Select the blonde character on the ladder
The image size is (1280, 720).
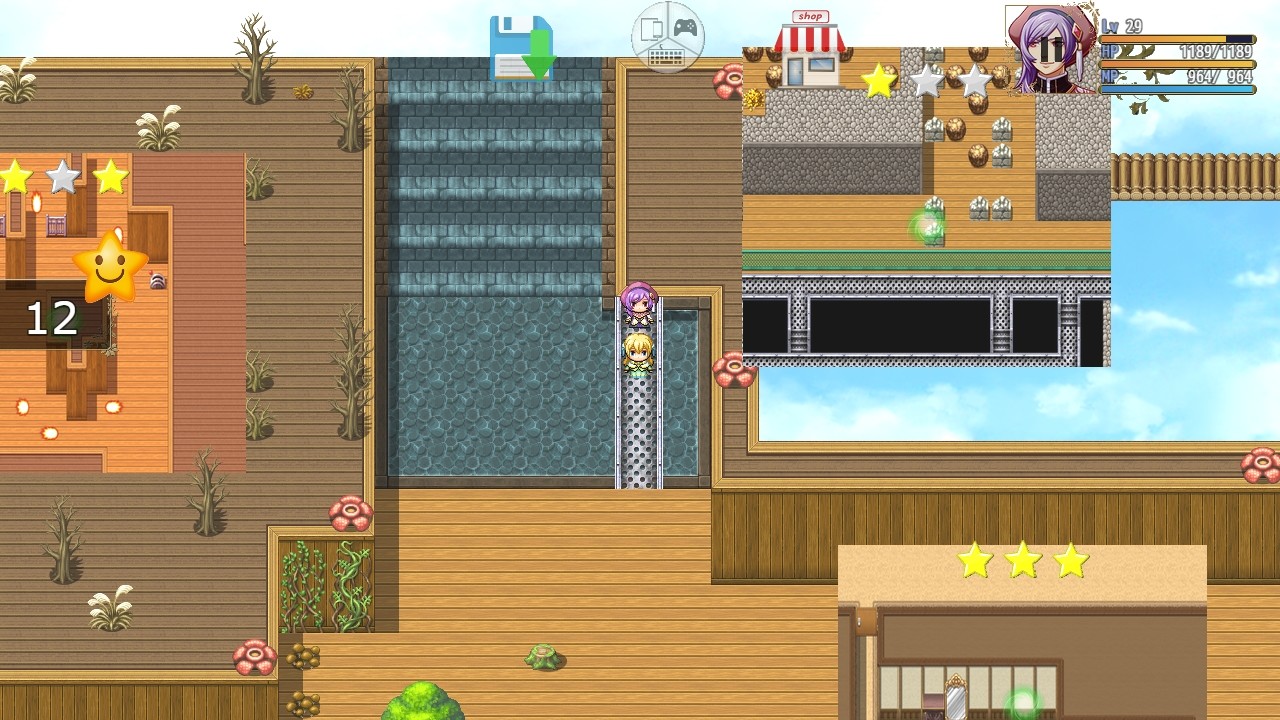[637, 355]
